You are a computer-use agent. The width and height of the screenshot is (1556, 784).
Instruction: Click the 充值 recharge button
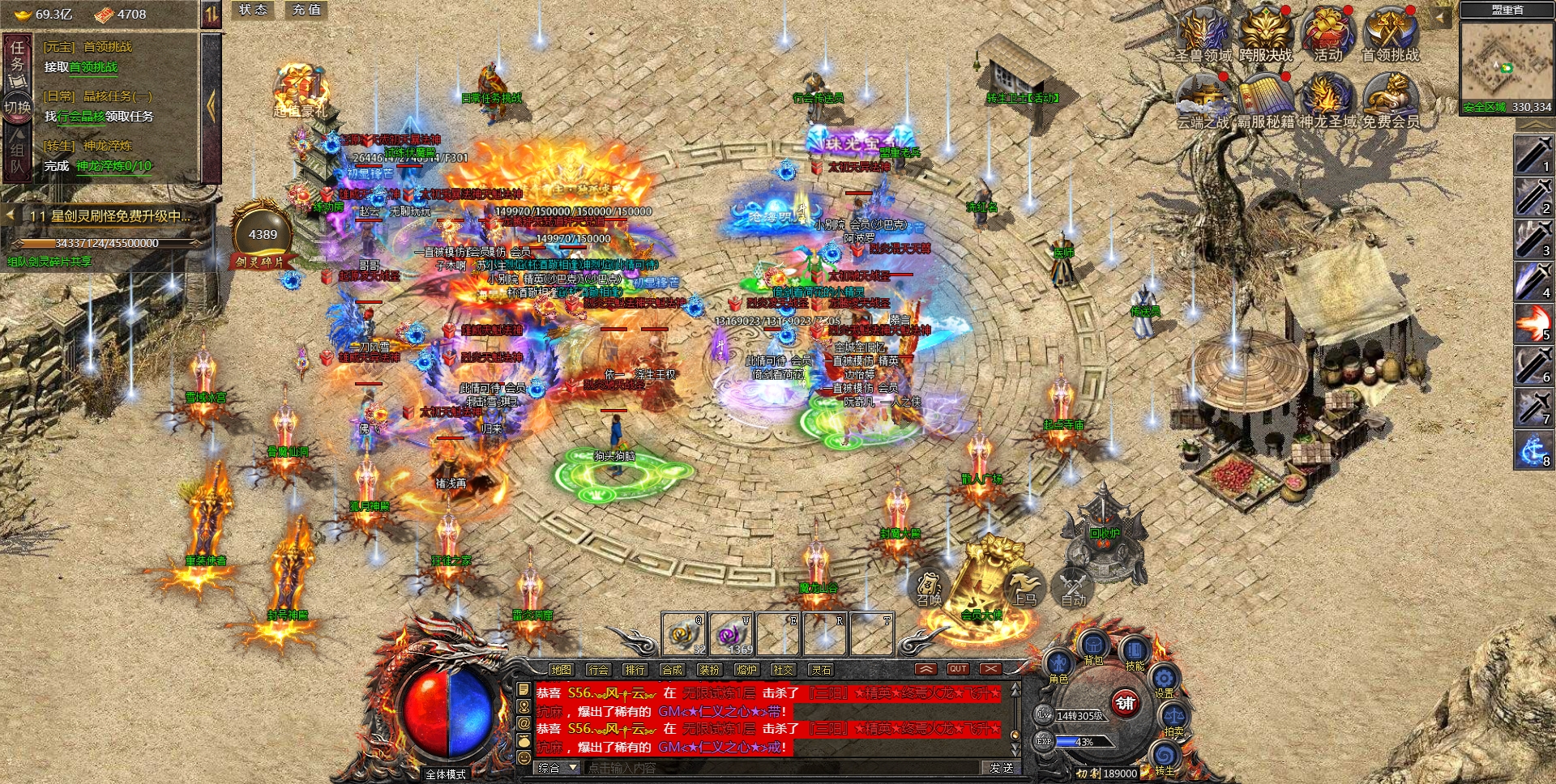[307, 10]
